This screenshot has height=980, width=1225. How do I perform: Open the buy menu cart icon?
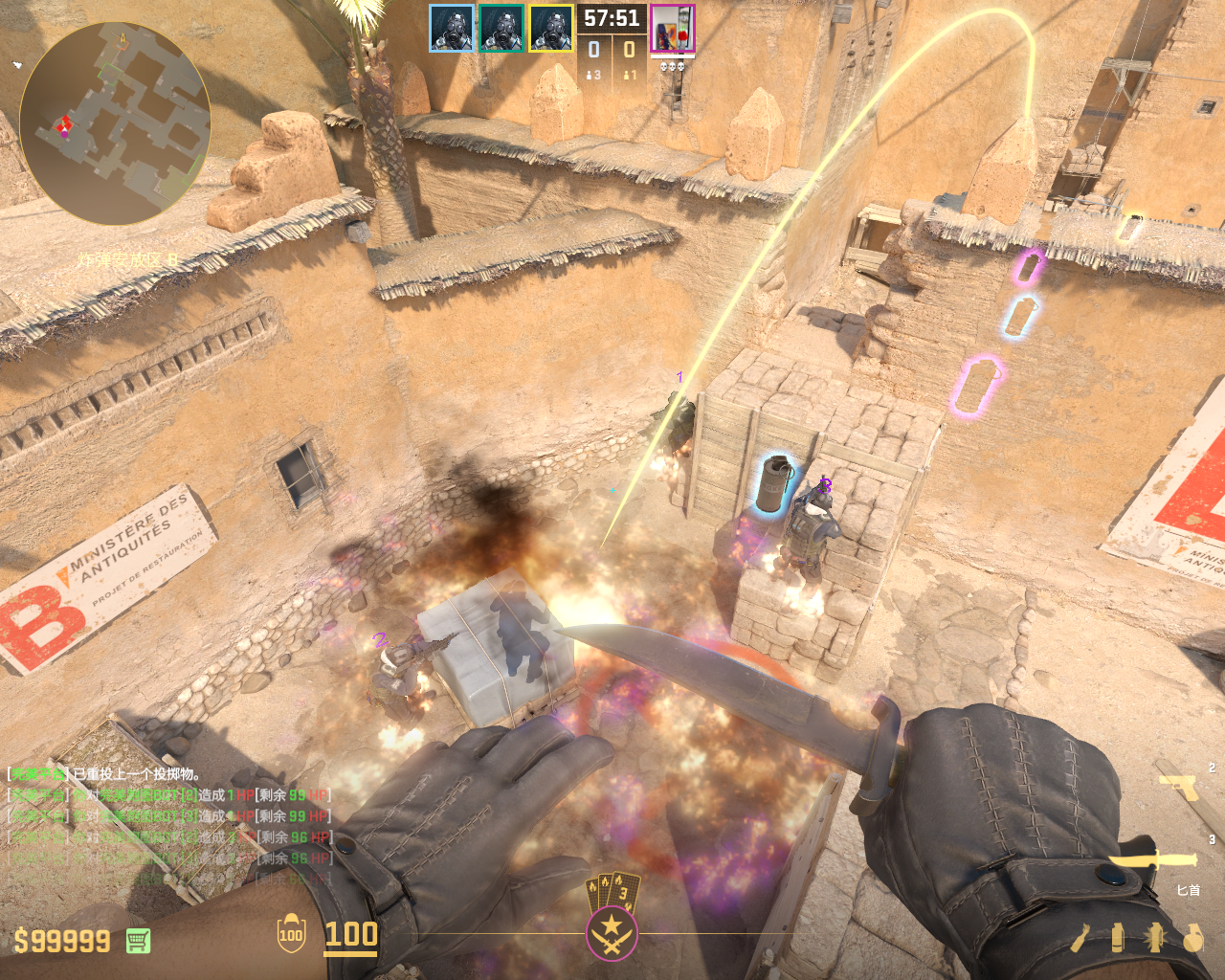138,941
